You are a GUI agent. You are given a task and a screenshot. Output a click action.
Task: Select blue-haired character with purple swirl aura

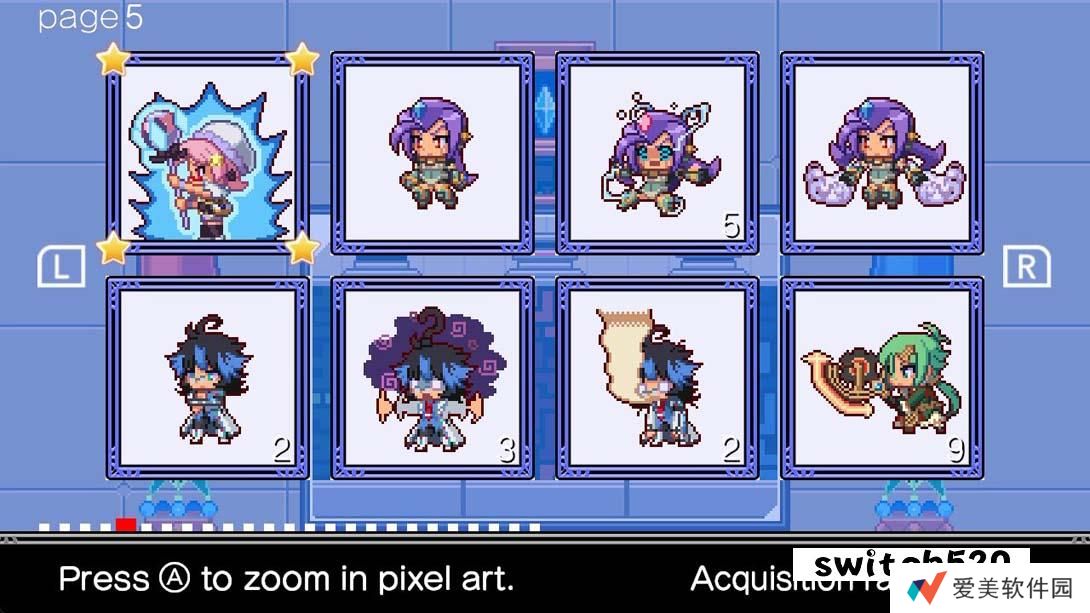click(432, 378)
